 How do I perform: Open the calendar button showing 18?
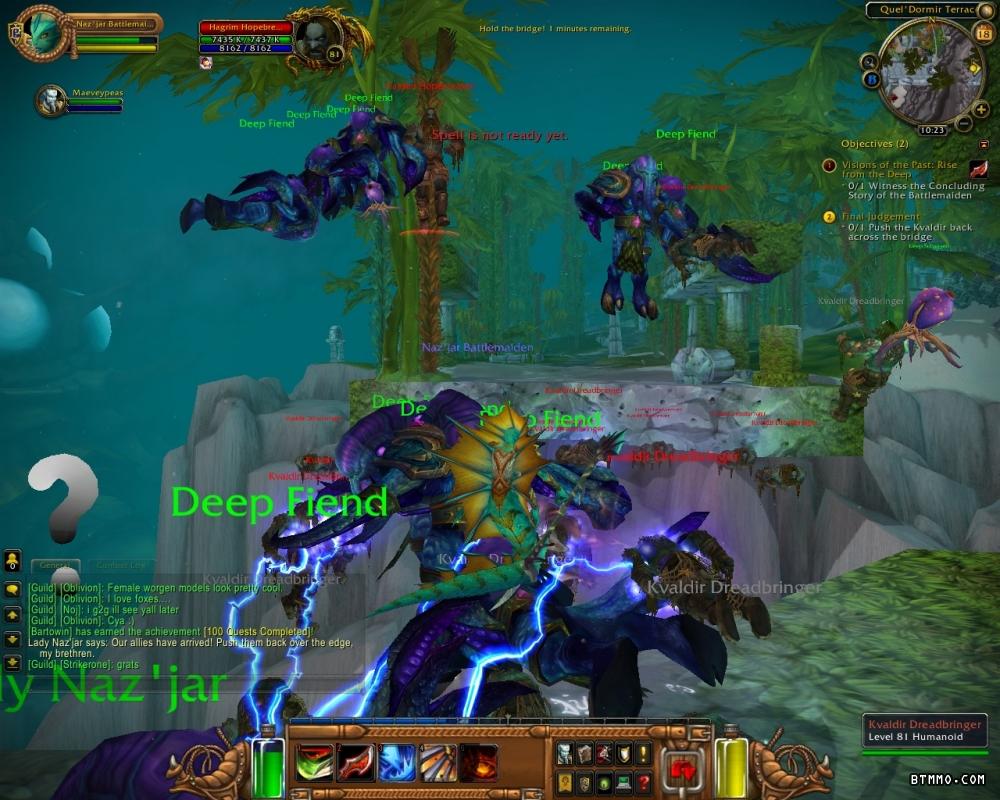coord(982,34)
